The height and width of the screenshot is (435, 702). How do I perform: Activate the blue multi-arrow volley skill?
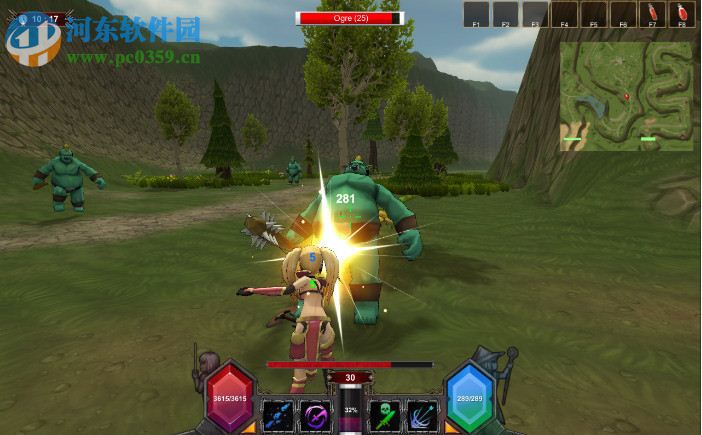pos(421,414)
